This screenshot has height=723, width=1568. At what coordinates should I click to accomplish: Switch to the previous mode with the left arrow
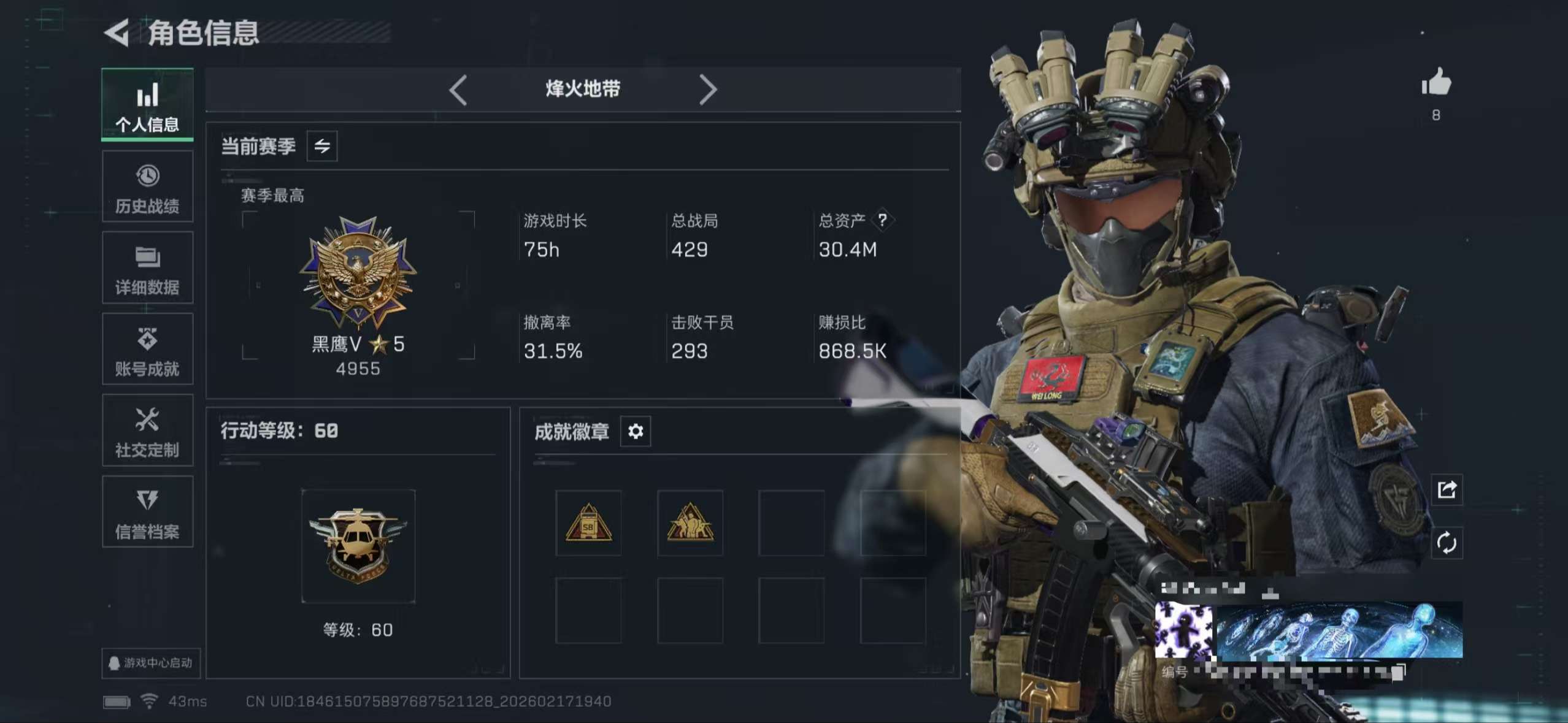point(458,90)
